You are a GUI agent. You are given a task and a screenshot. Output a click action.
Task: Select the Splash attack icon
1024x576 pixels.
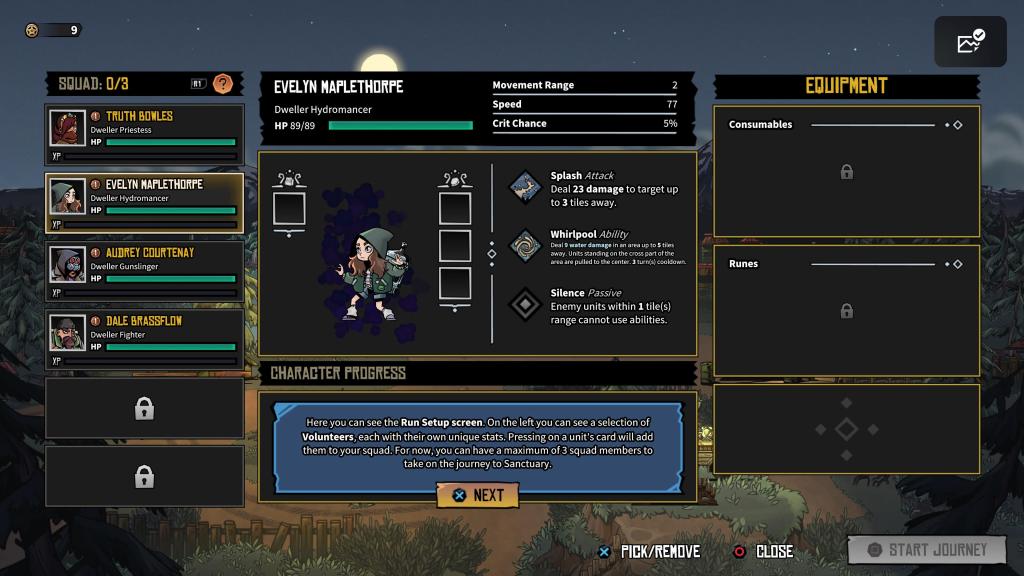[x=525, y=187]
